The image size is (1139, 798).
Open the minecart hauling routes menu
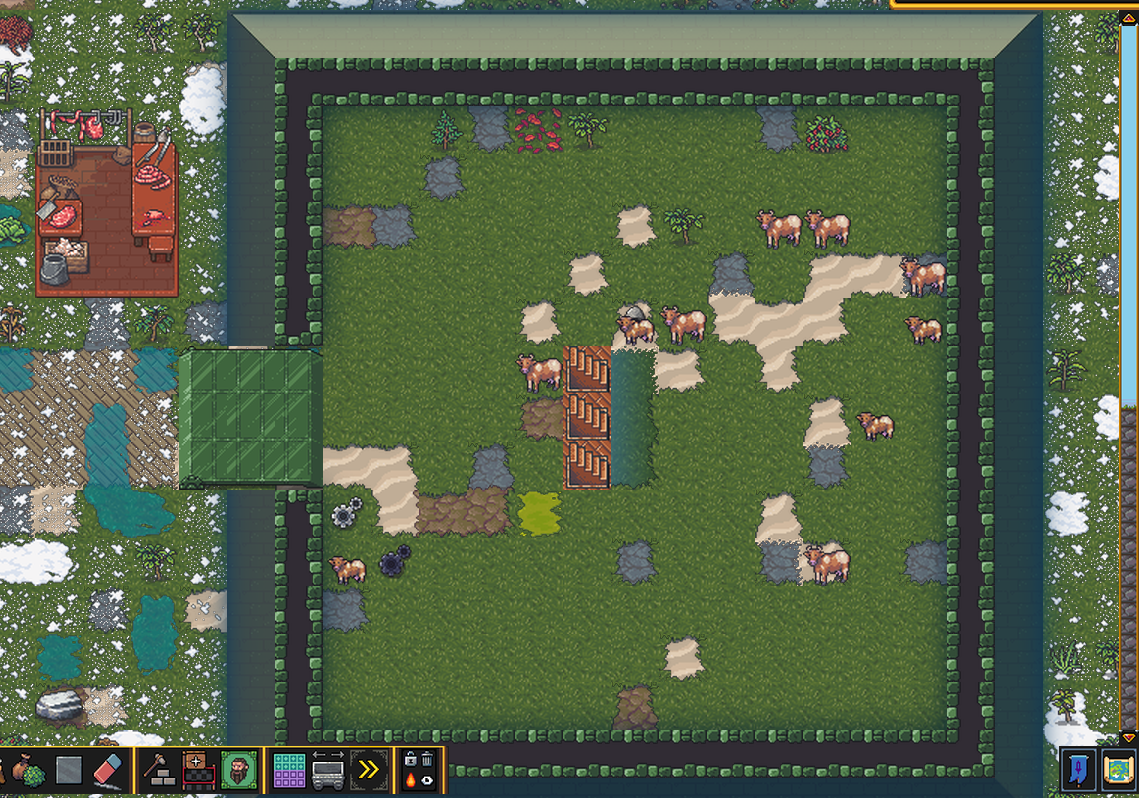329,771
